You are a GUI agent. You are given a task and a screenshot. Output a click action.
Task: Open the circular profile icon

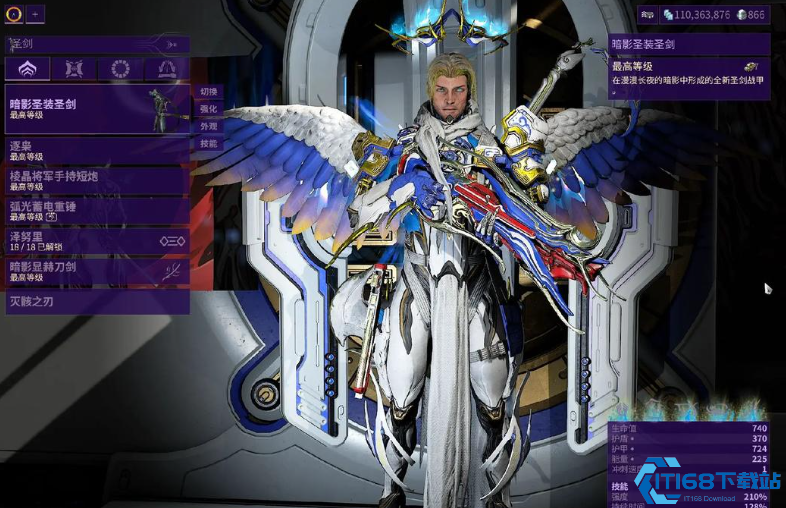tap(14, 14)
